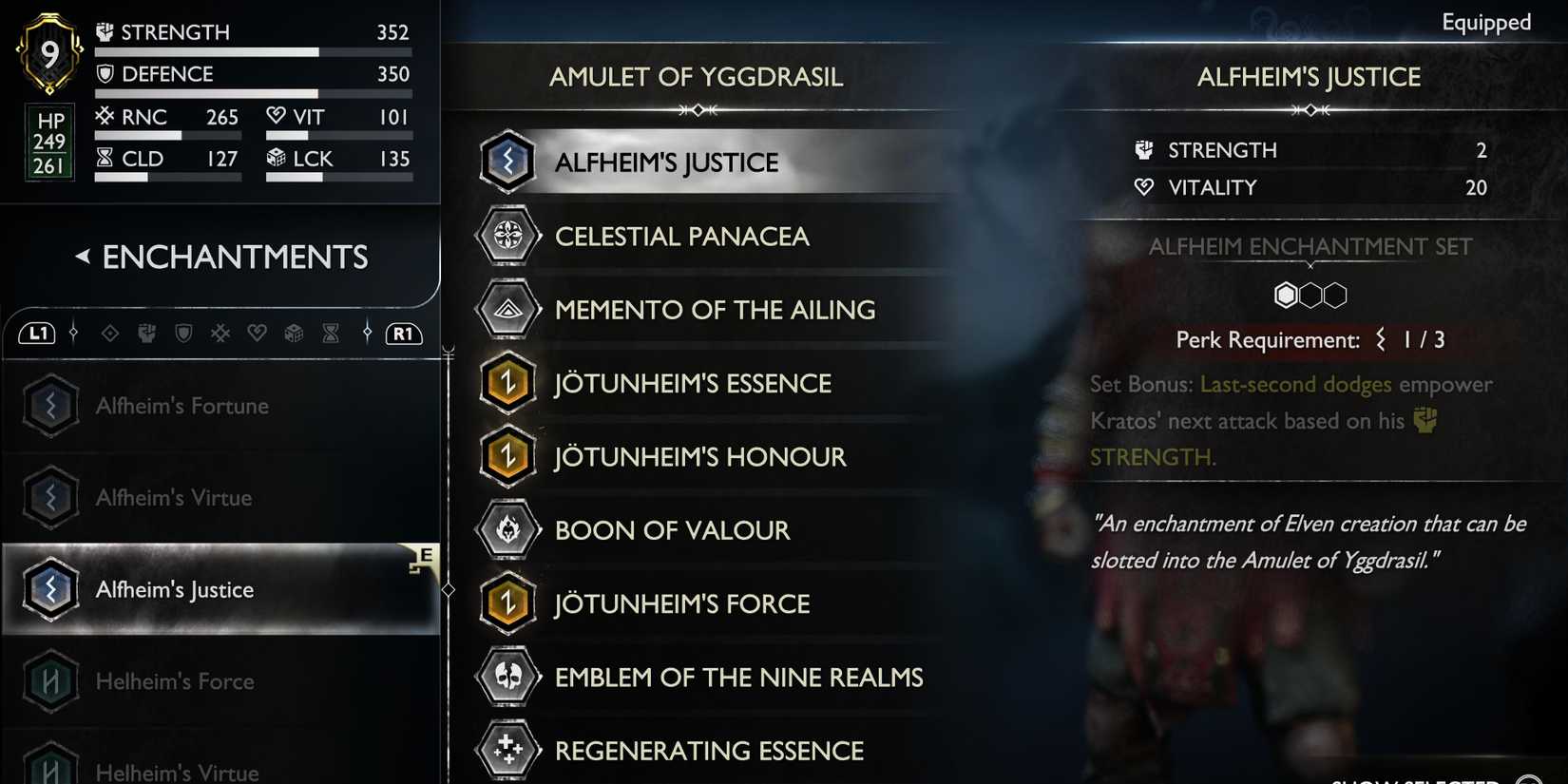Image resolution: width=1568 pixels, height=784 pixels.
Task: Click the Jötunheim's Essence enchantment rune icon
Action: tap(507, 383)
